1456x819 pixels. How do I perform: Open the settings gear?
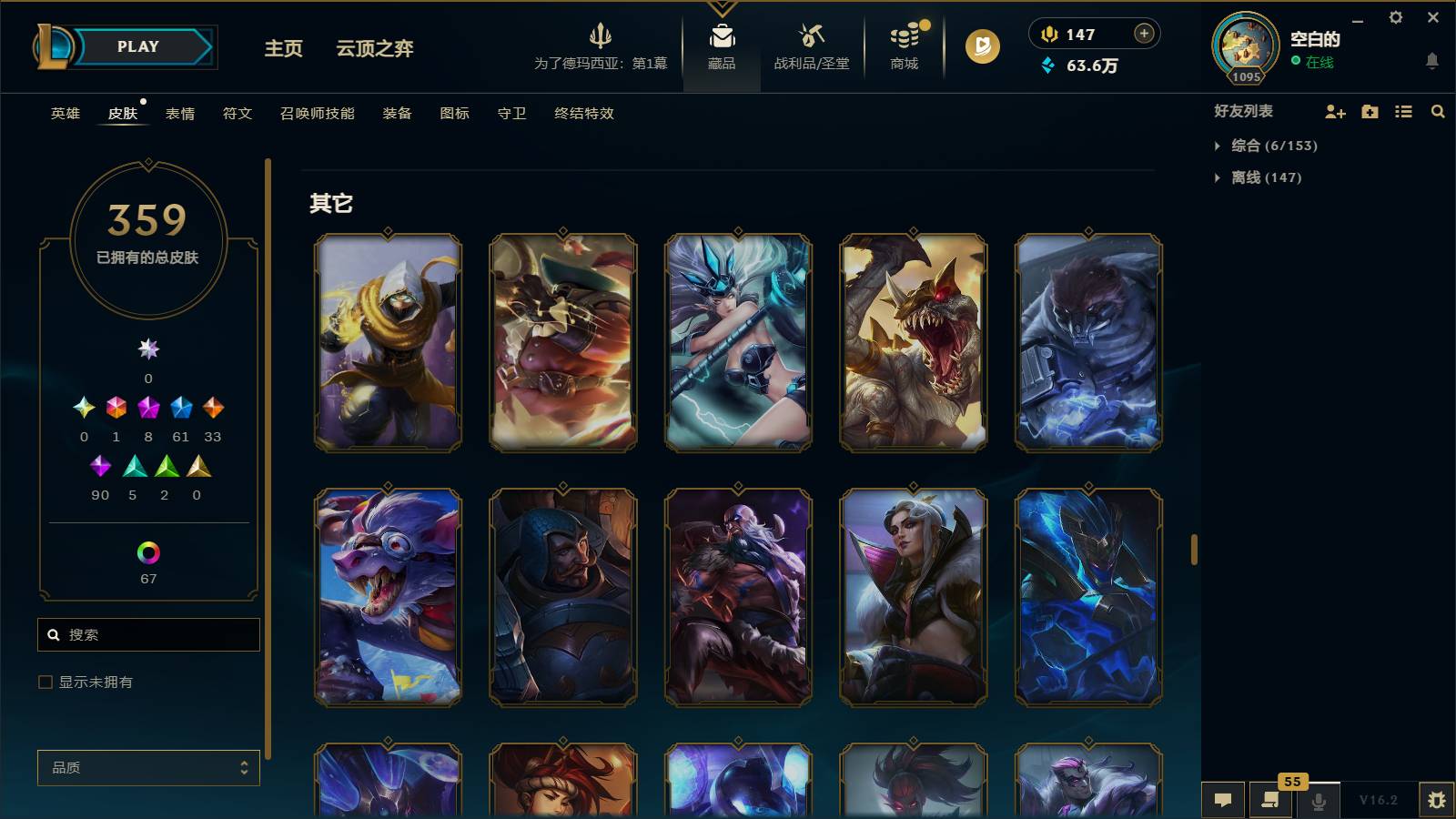coord(1398,18)
